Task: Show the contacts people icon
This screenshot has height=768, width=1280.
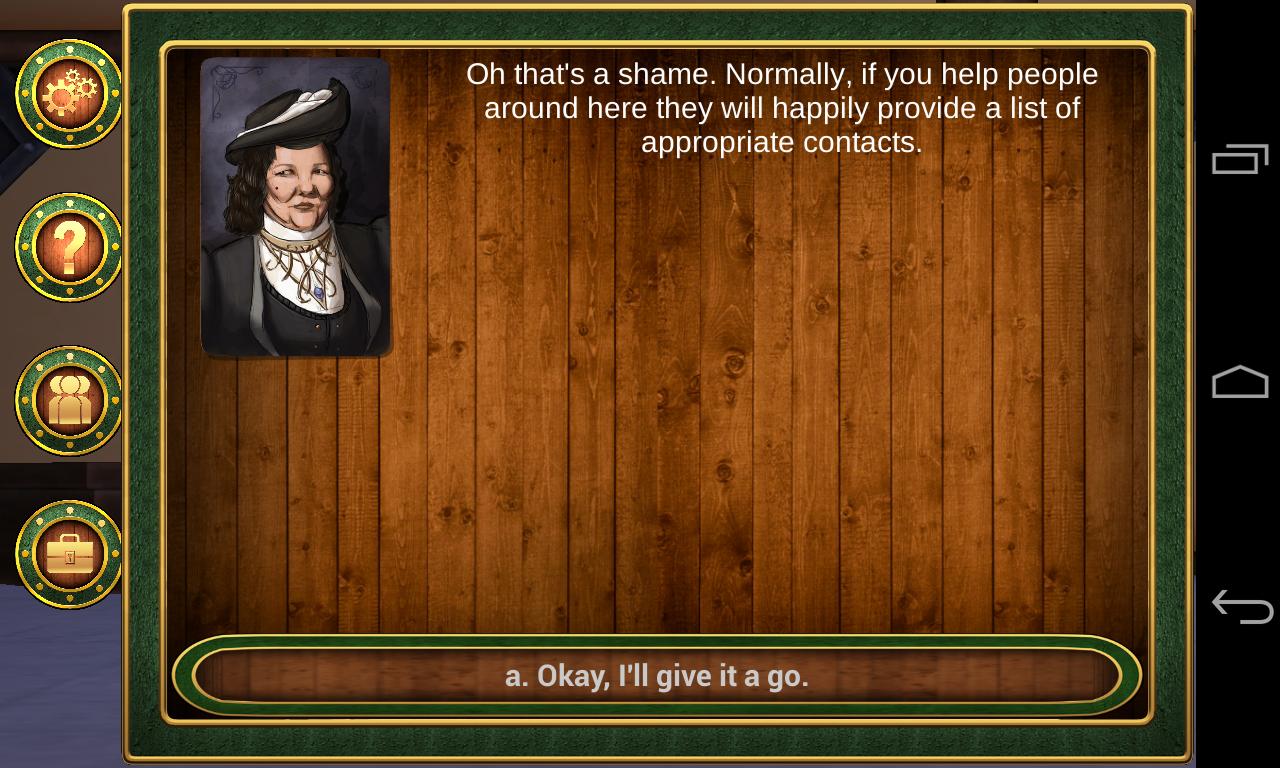Action: click(x=69, y=400)
